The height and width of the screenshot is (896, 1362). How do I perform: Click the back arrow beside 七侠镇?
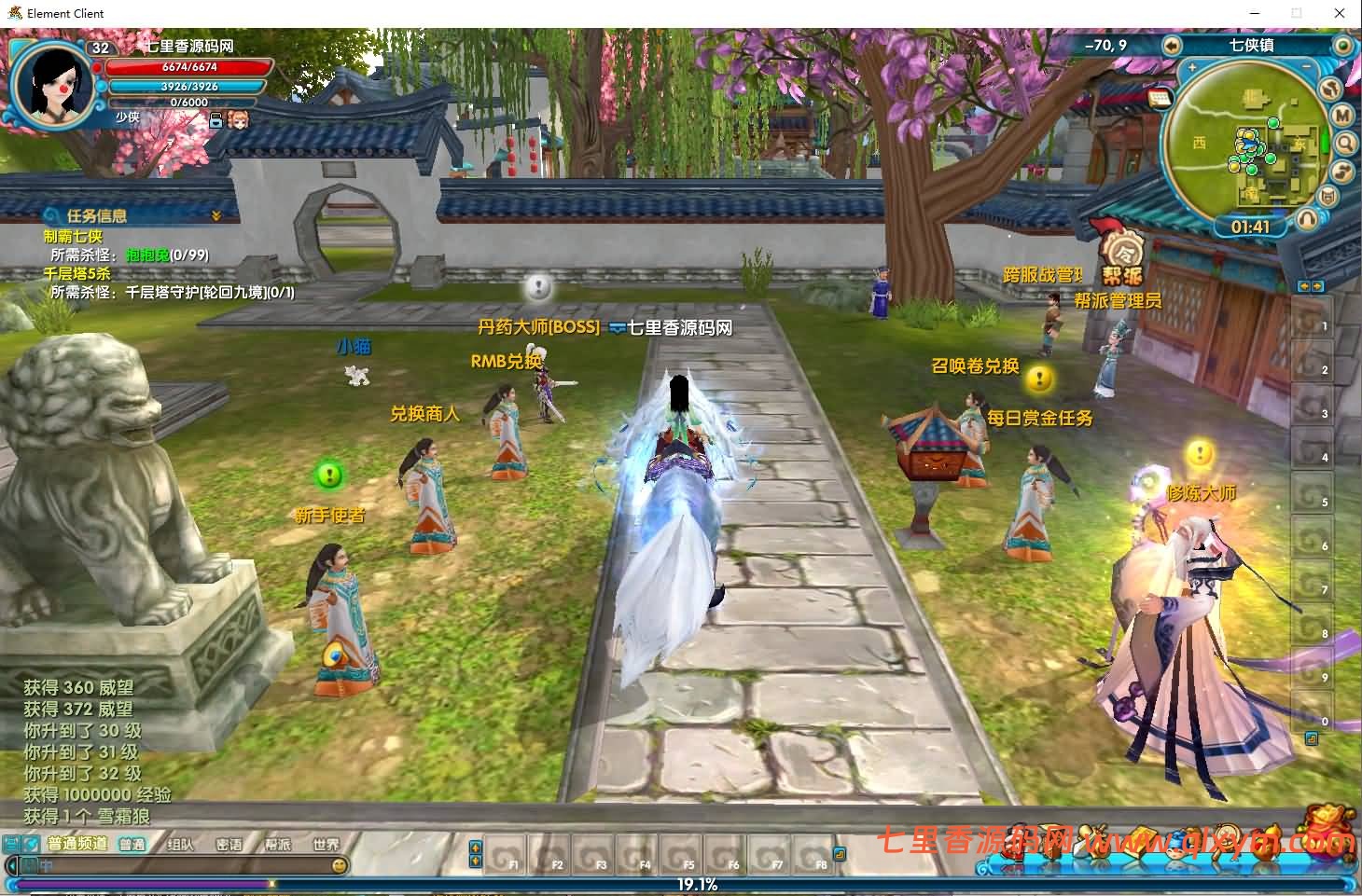[x=1171, y=46]
